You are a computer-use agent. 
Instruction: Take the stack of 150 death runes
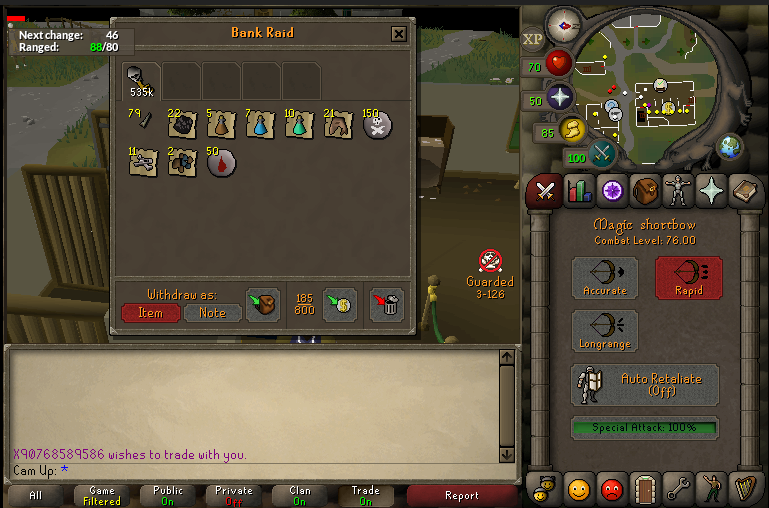(x=377, y=125)
